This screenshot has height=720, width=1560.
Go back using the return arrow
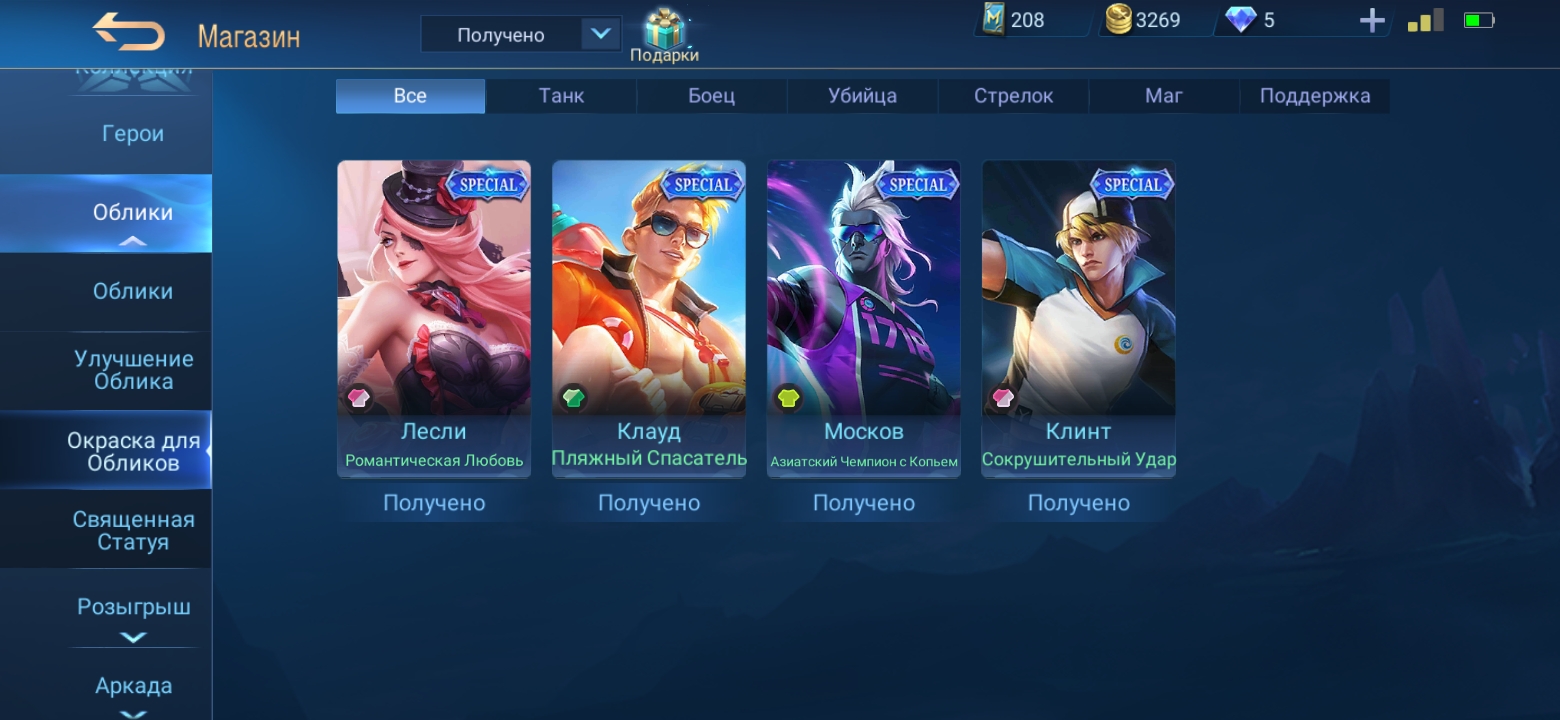pyautogui.click(x=129, y=34)
